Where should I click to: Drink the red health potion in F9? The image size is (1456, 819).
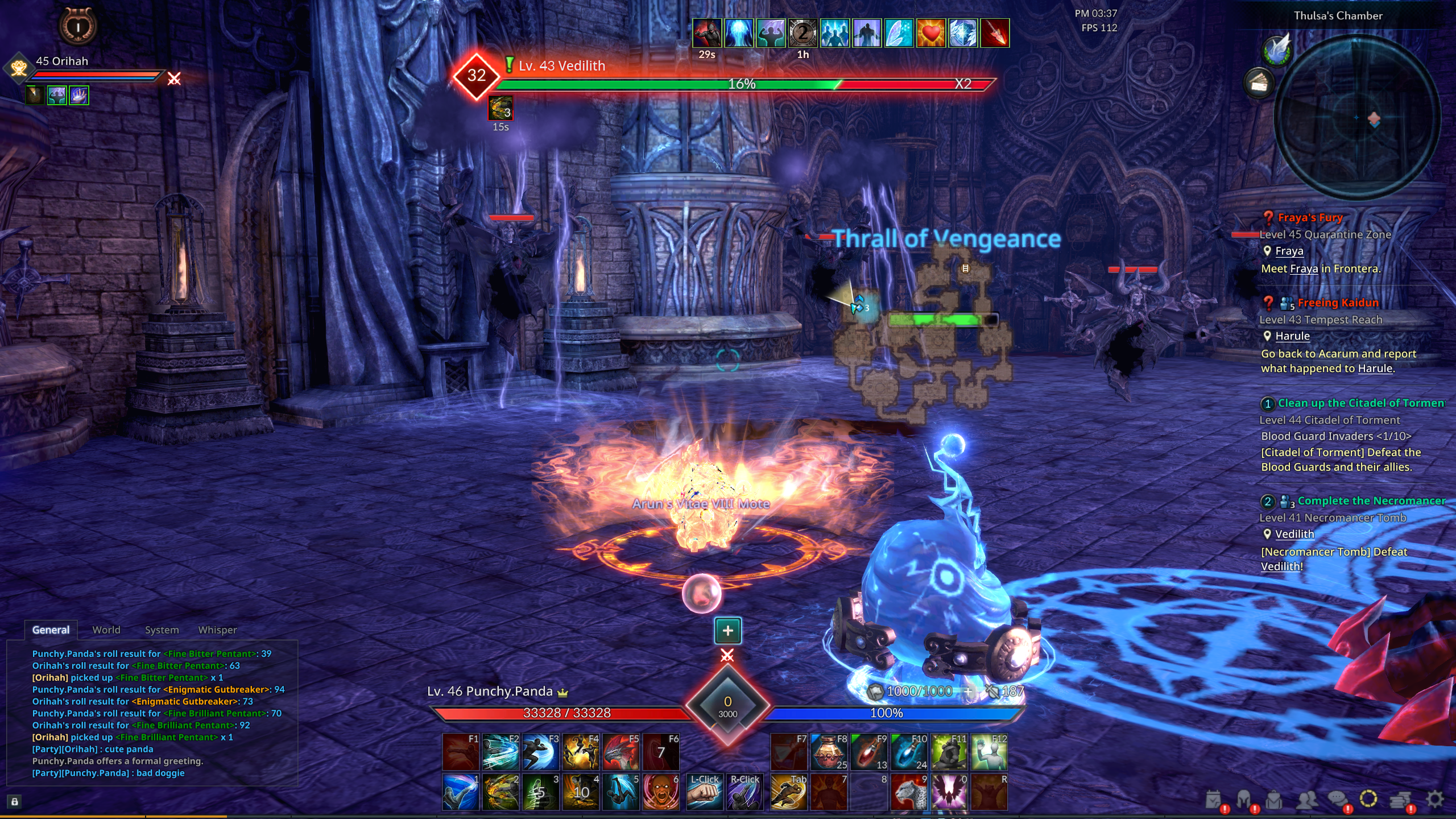[870, 752]
